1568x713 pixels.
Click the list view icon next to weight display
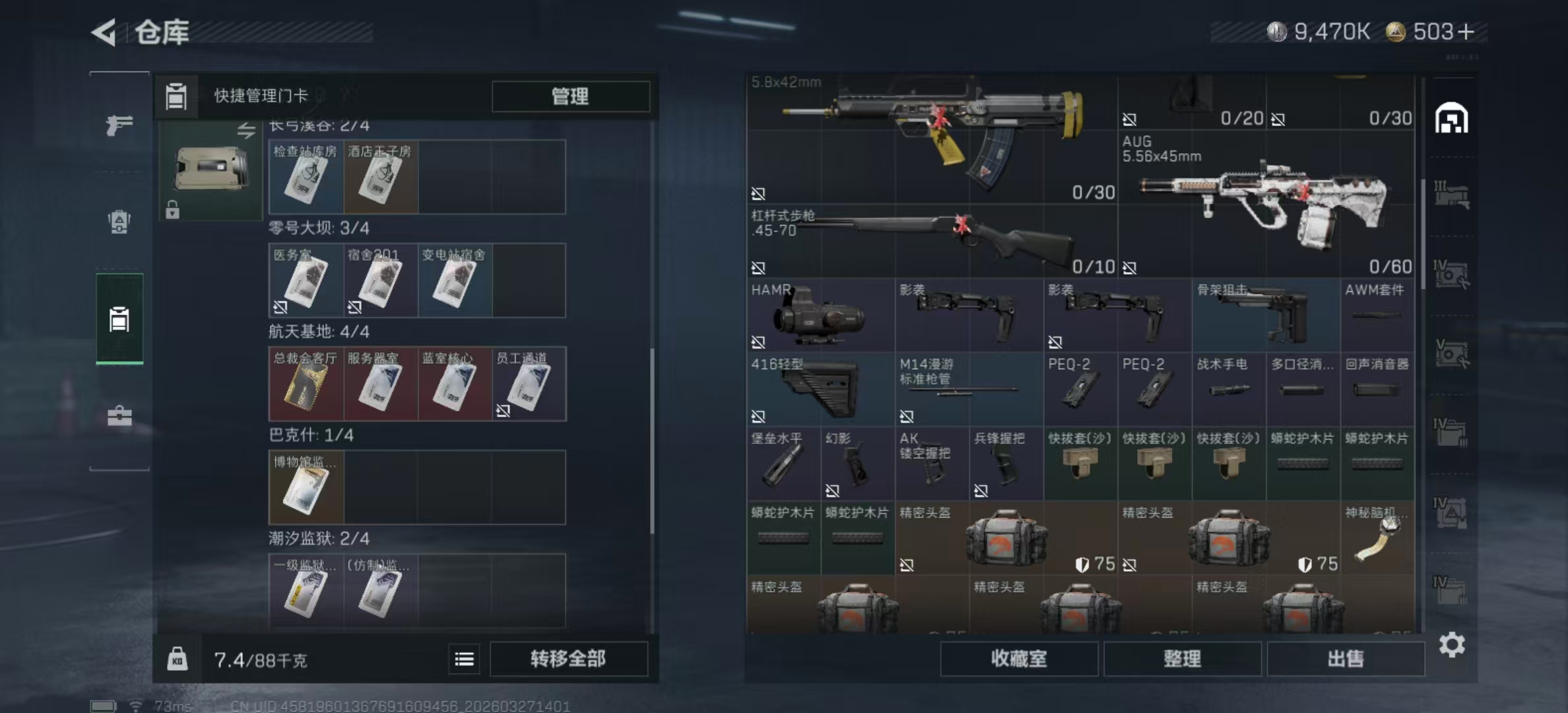[x=464, y=659]
